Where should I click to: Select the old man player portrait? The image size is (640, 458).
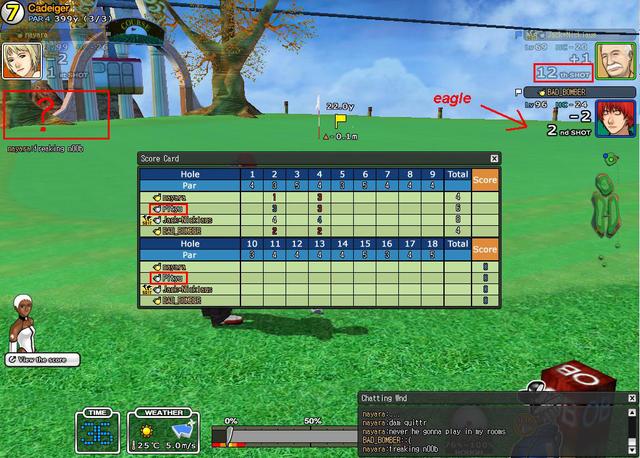[x=610, y=57]
